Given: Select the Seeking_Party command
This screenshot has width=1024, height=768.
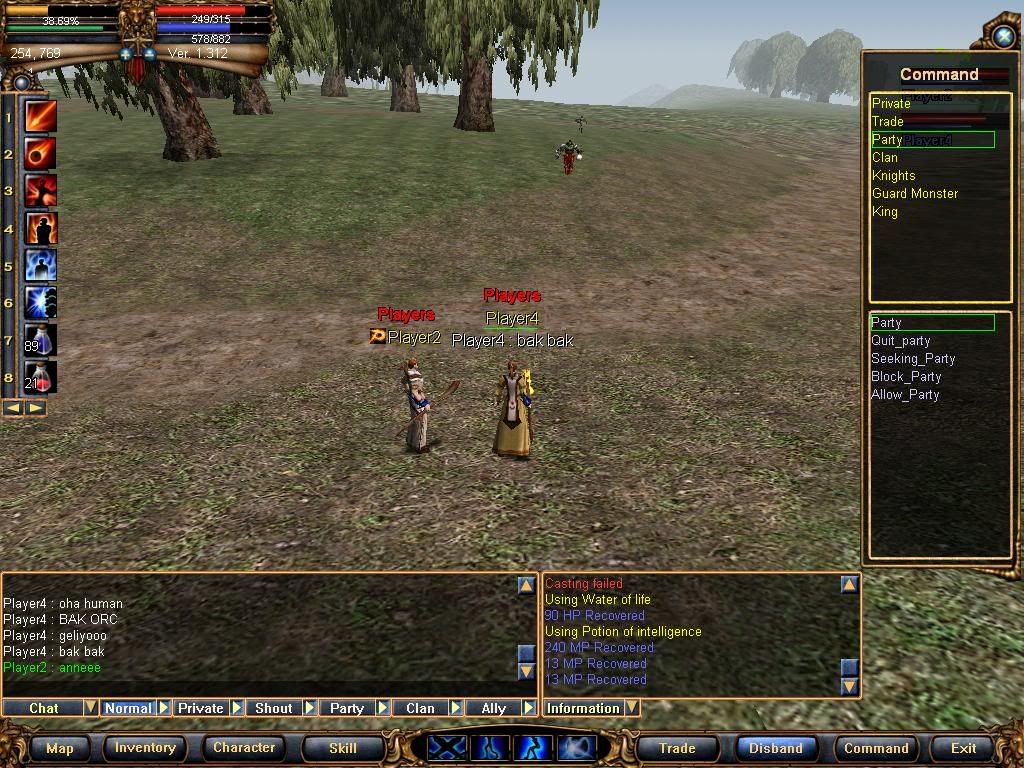Looking at the screenshot, I should point(912,359).
